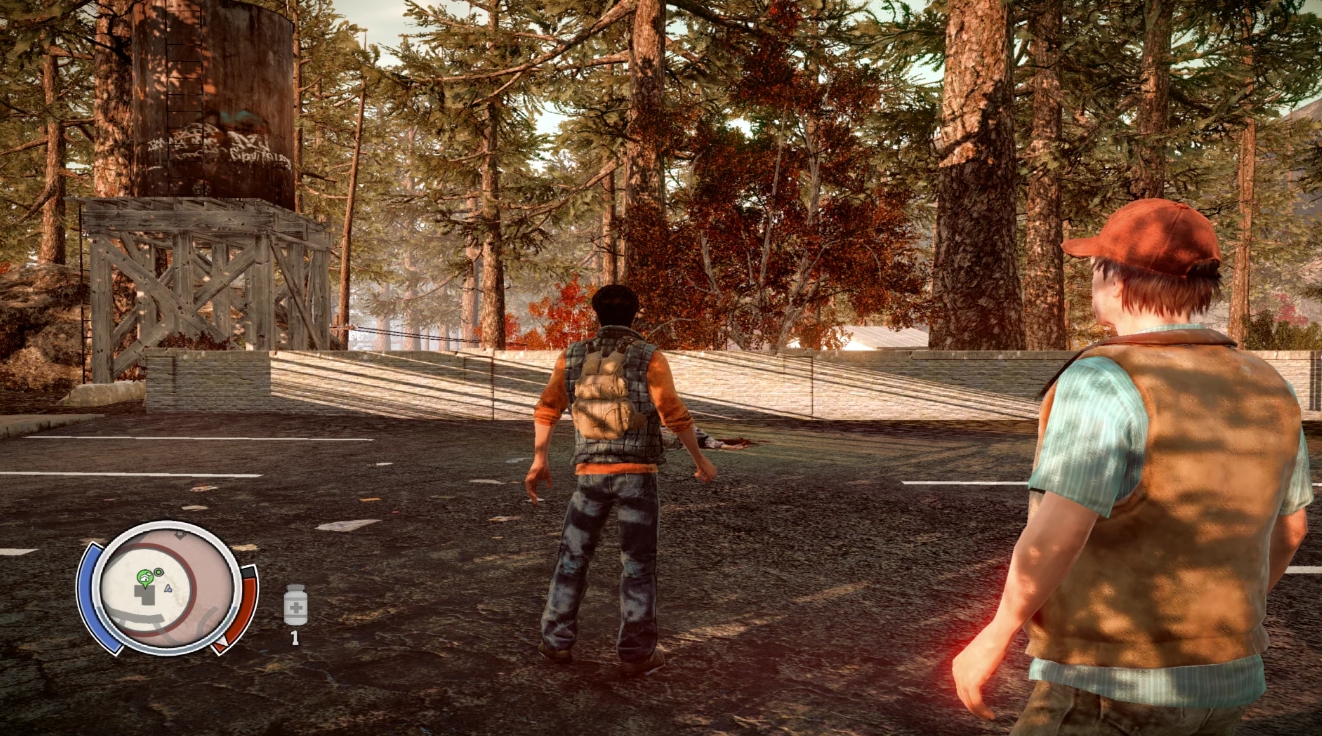Click the cross symbol on the pill bottle
The height and width of the screenshot is (736, 1322).
pos(296,607)
